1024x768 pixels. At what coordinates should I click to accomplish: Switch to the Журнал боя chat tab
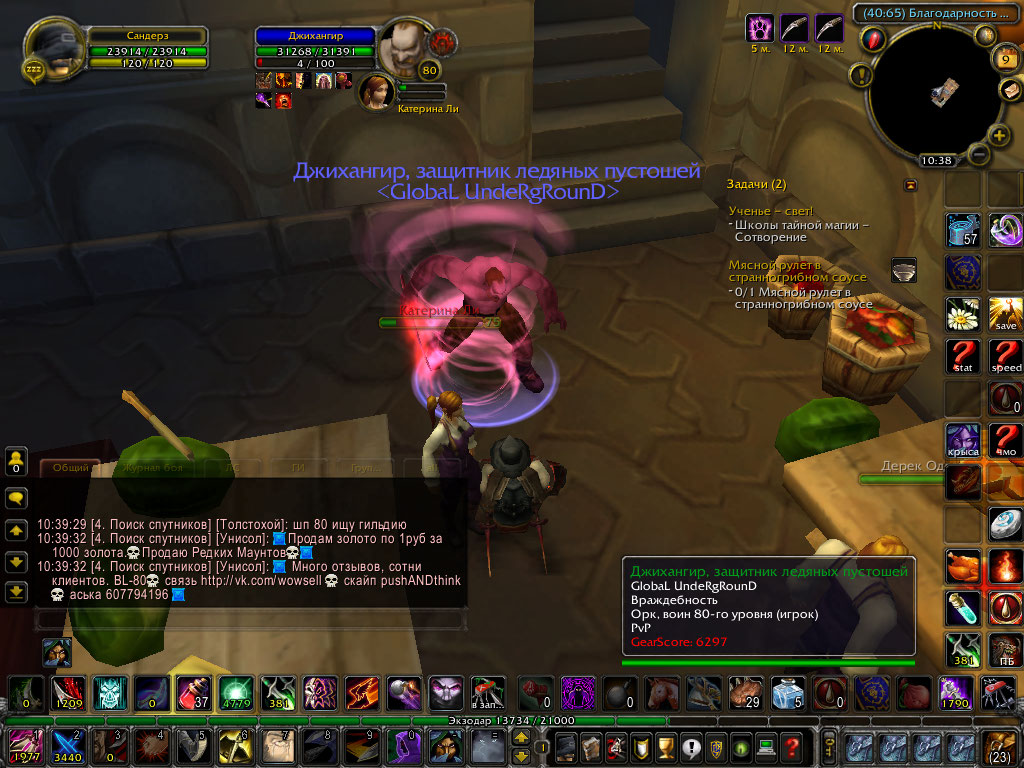[x=152, y=467]
